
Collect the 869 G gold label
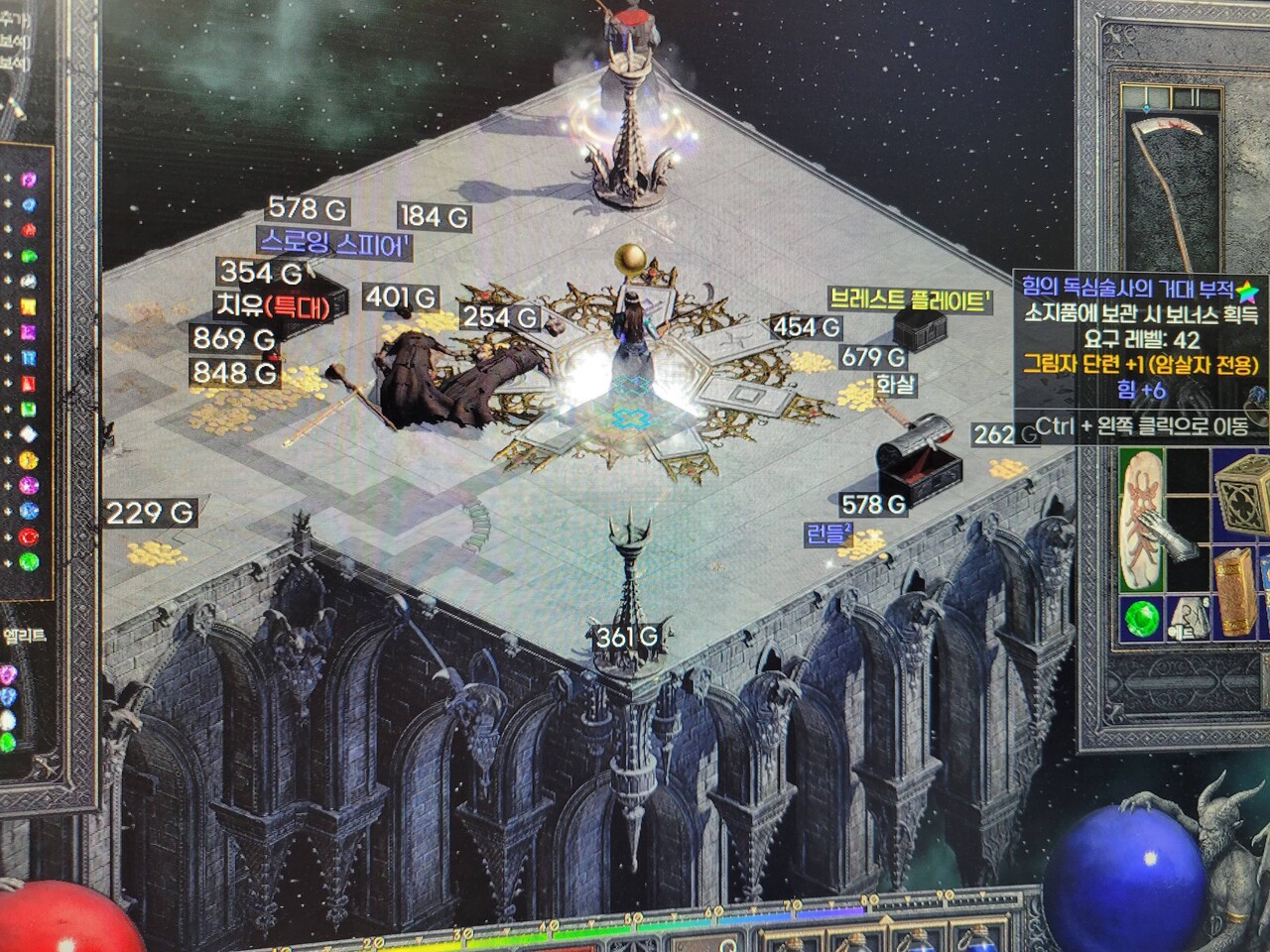click(x=234, y=339)
